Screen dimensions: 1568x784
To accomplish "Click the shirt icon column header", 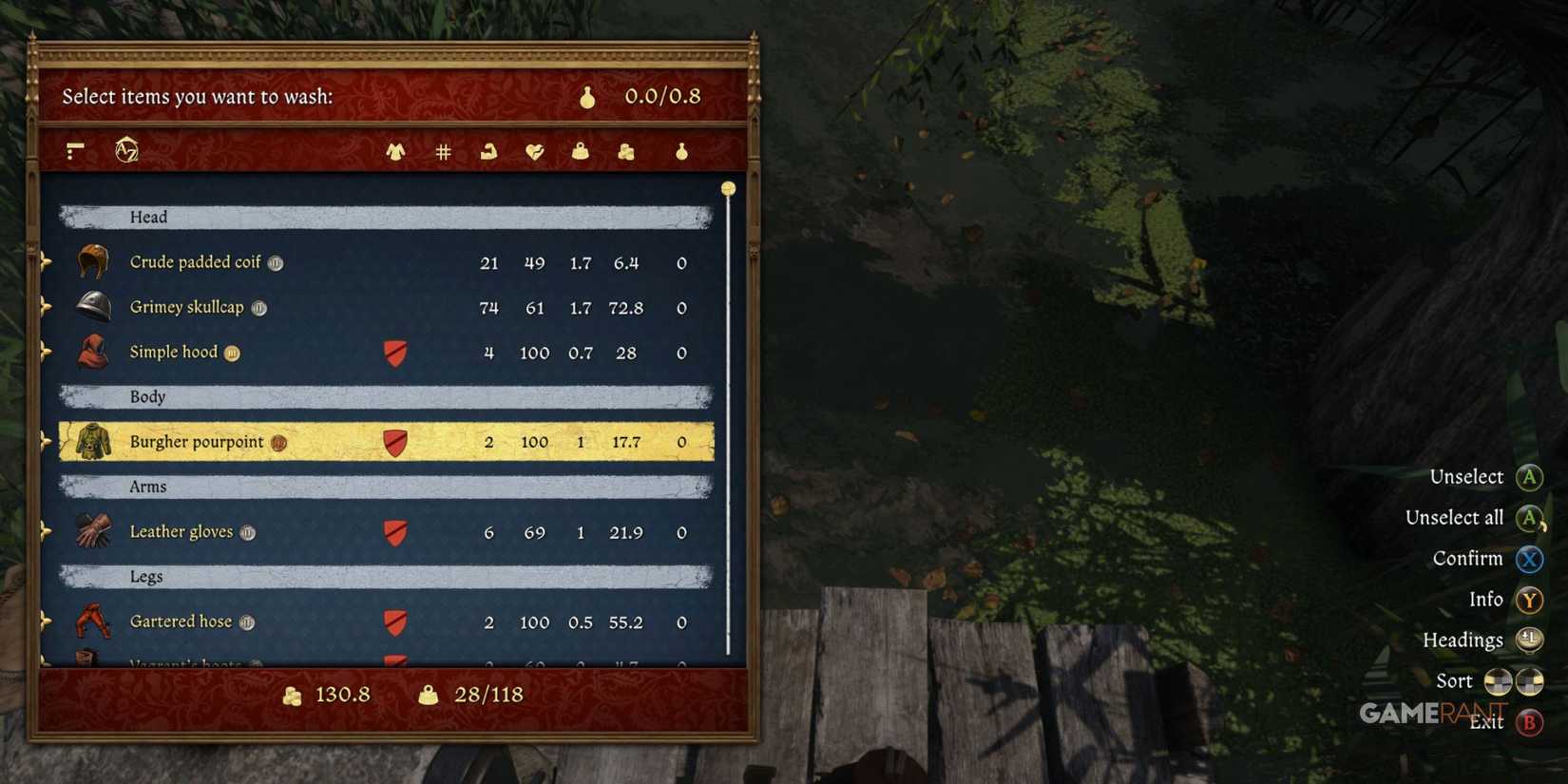I will click(x=395, y=150).
